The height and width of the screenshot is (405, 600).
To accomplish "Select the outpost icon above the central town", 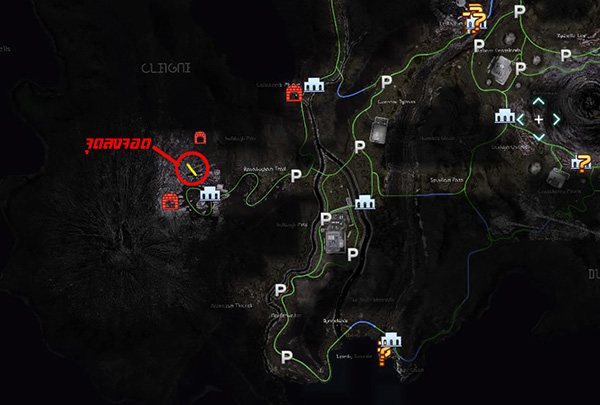I will tap(361, 201).
